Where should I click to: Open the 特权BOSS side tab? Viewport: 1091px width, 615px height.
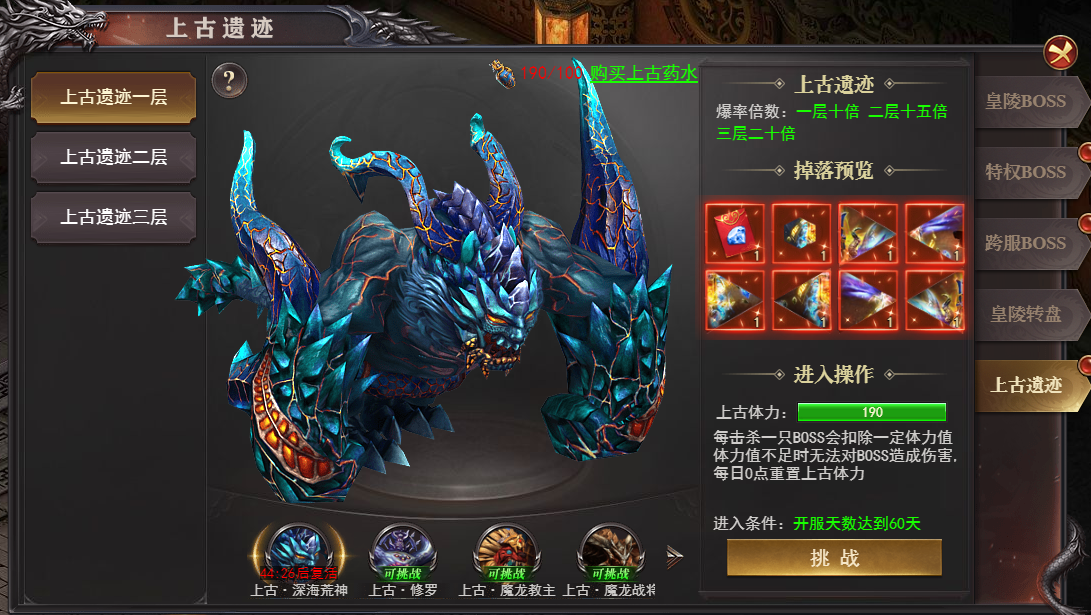[1028, 171]
